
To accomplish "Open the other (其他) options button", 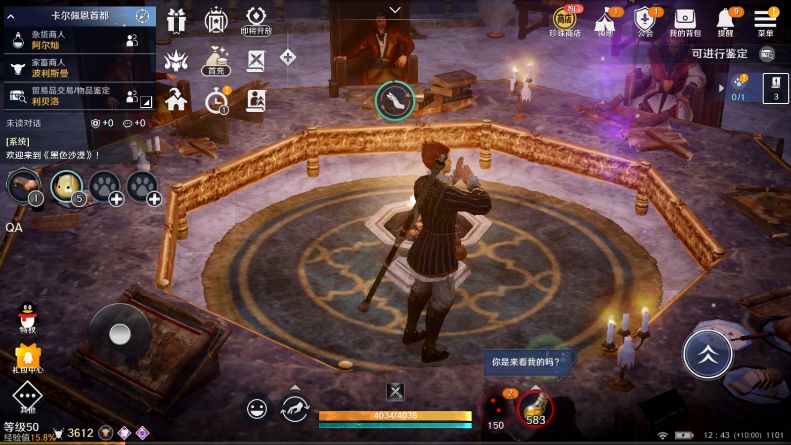I will [28, 399].
